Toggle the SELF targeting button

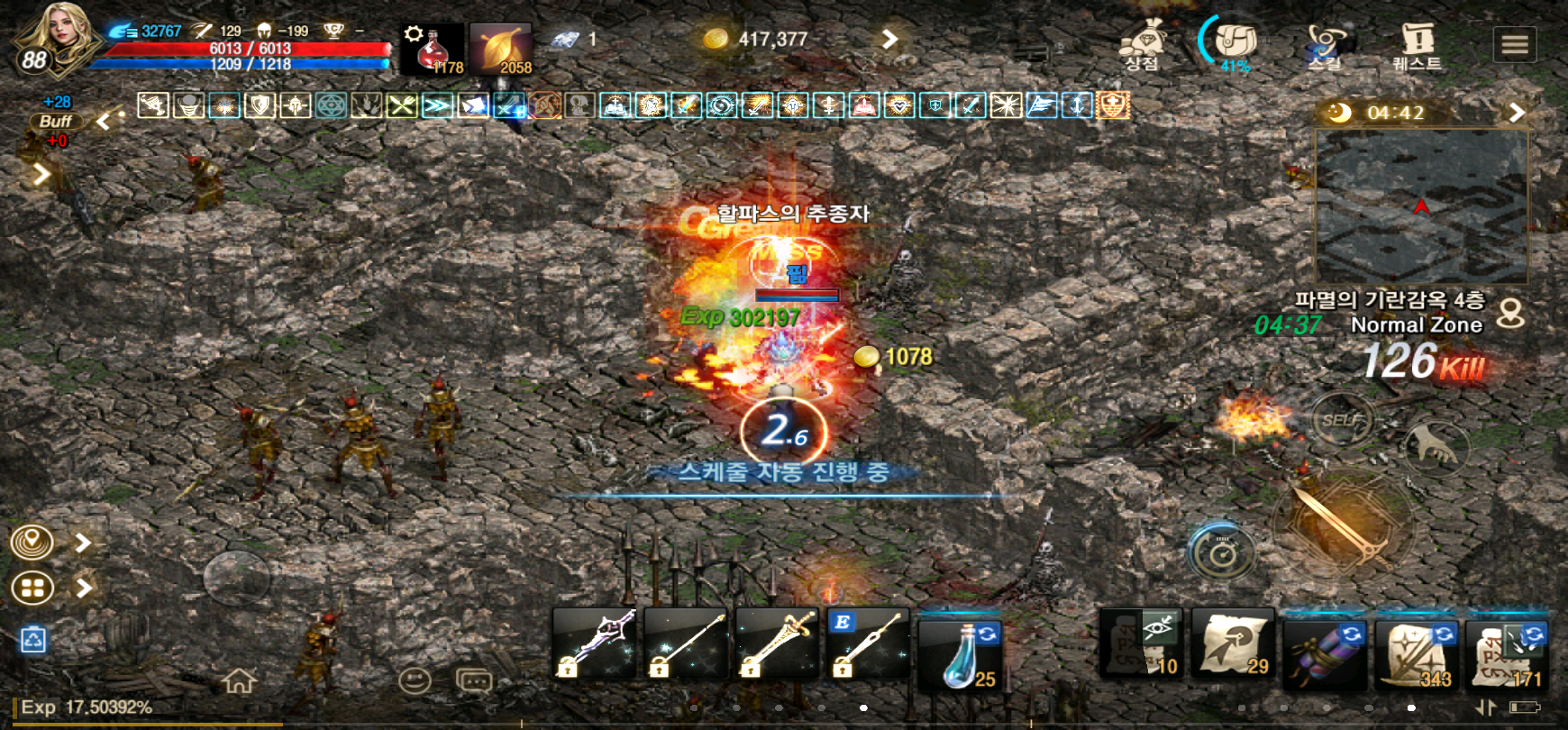1340,419
